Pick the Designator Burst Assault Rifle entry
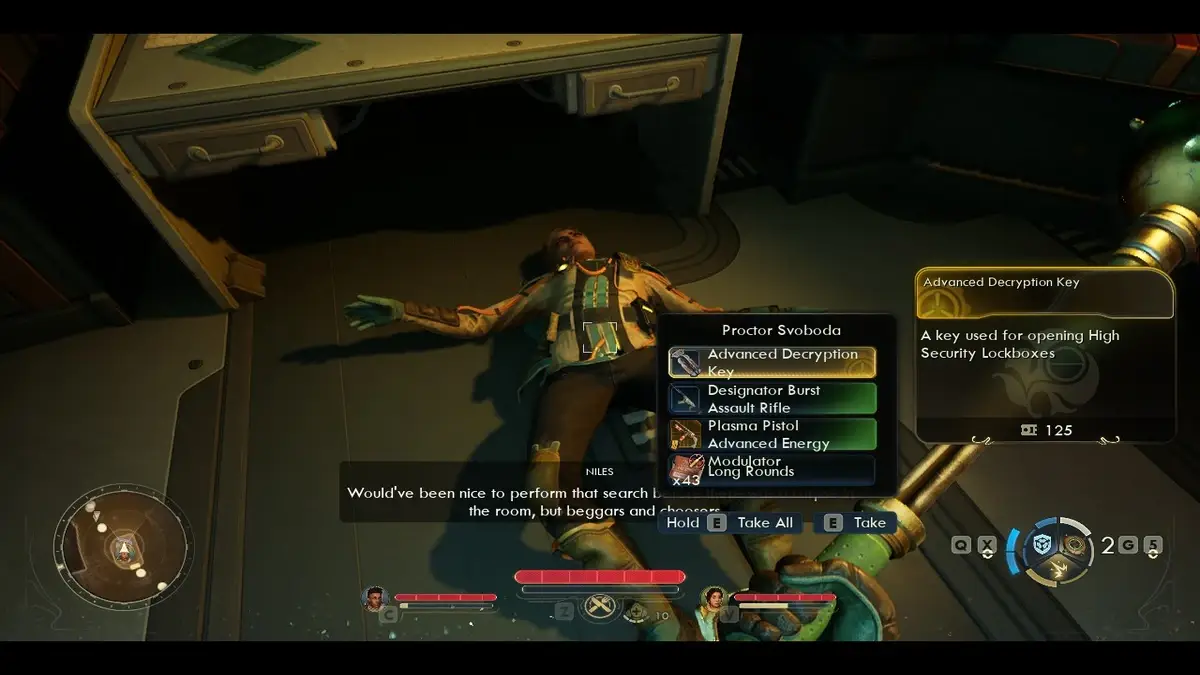1200x675 pixels. [x=772, y=399]
